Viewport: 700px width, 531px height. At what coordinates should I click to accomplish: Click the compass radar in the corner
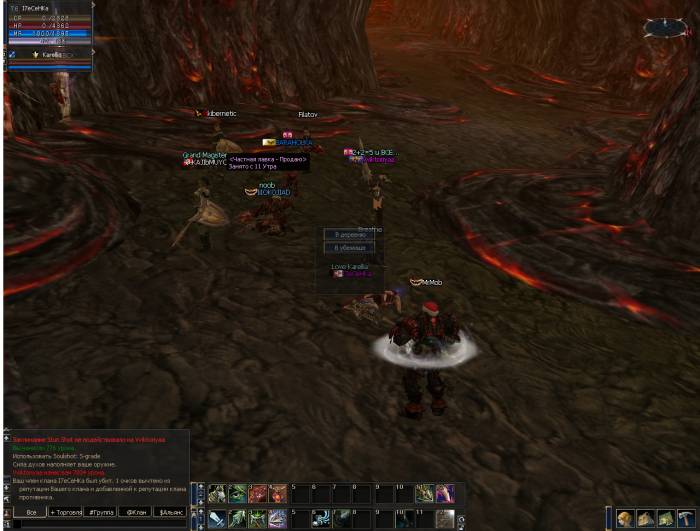click(665, 27)
